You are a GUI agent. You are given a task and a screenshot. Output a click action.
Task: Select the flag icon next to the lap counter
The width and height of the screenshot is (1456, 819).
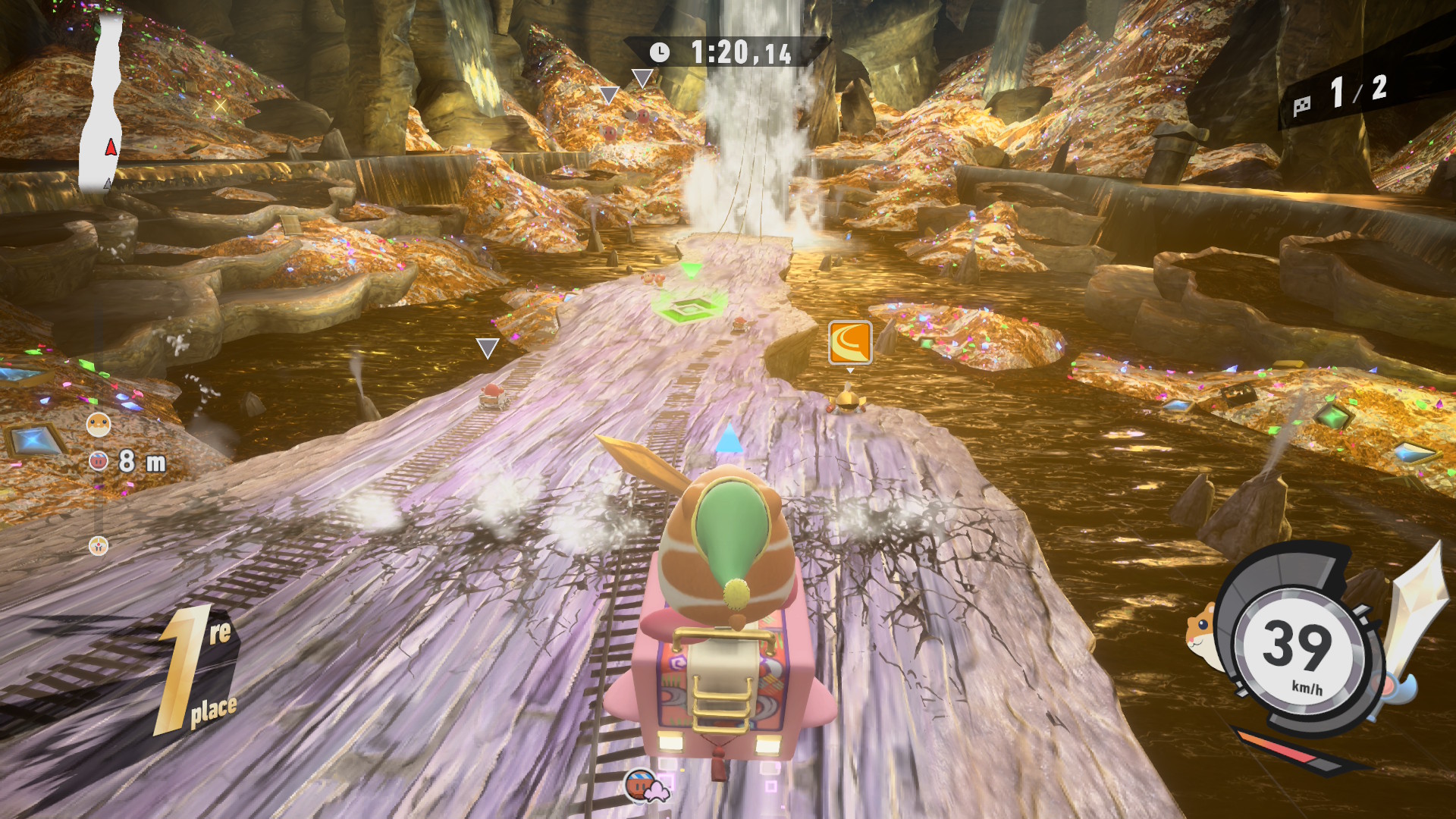tap(1302, 103)
